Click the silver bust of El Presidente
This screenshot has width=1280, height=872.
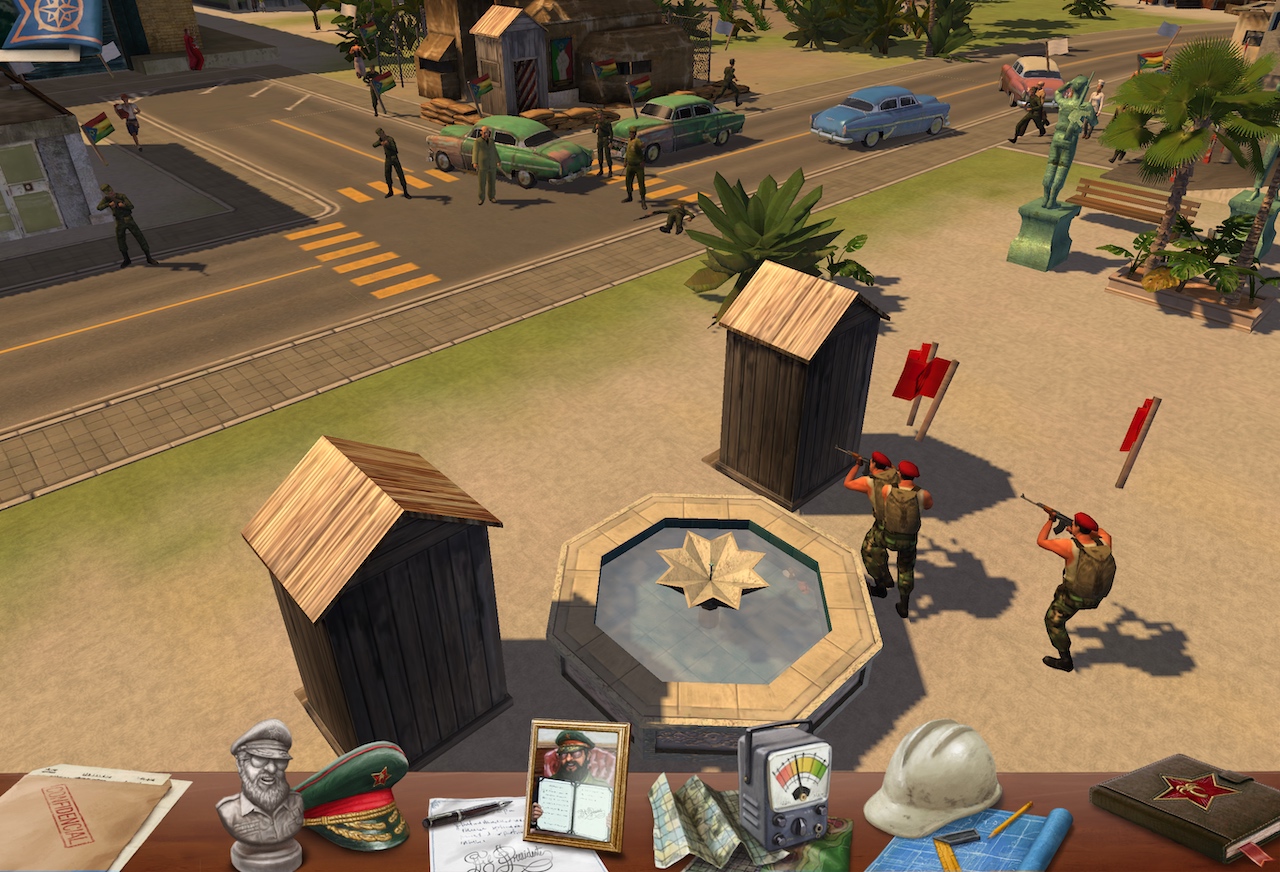(x=264, y=792)
